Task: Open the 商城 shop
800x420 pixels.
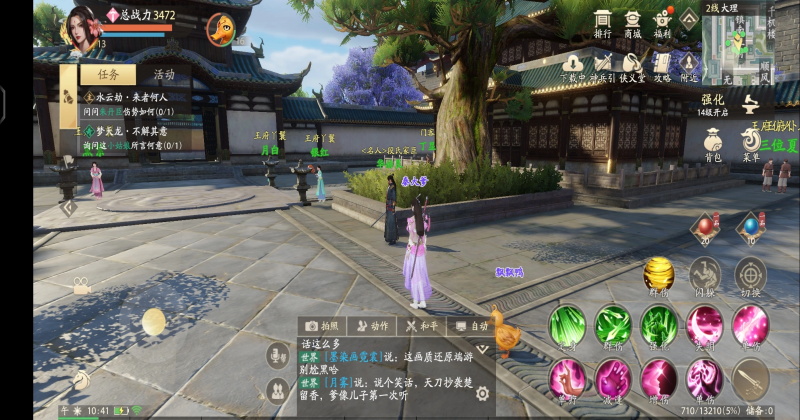Action: tap(632, 23)
